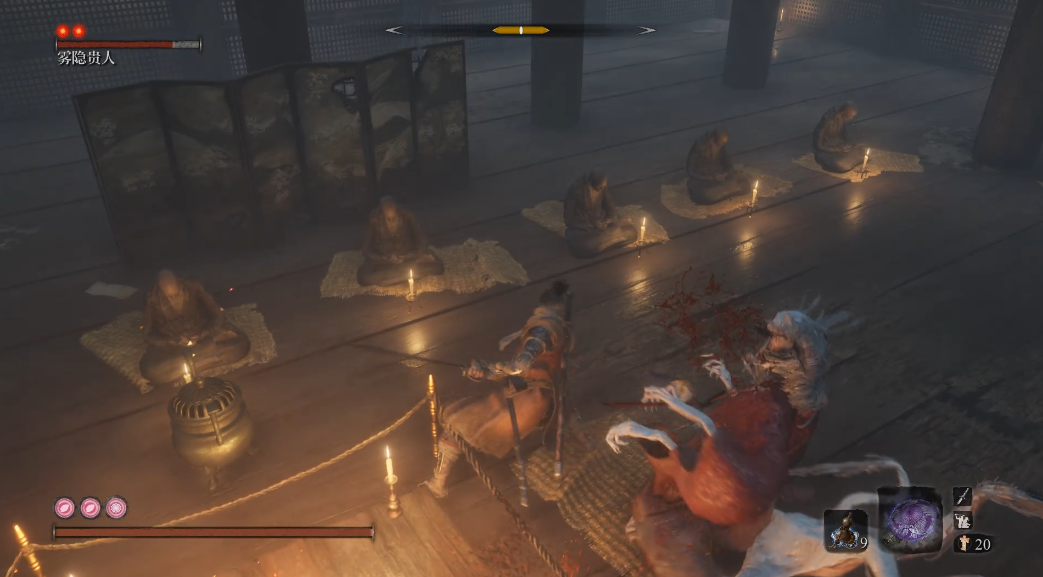Select the purple prosthetic tool slot
Viewport: 1043px width, 577px height.
[909, 520]
